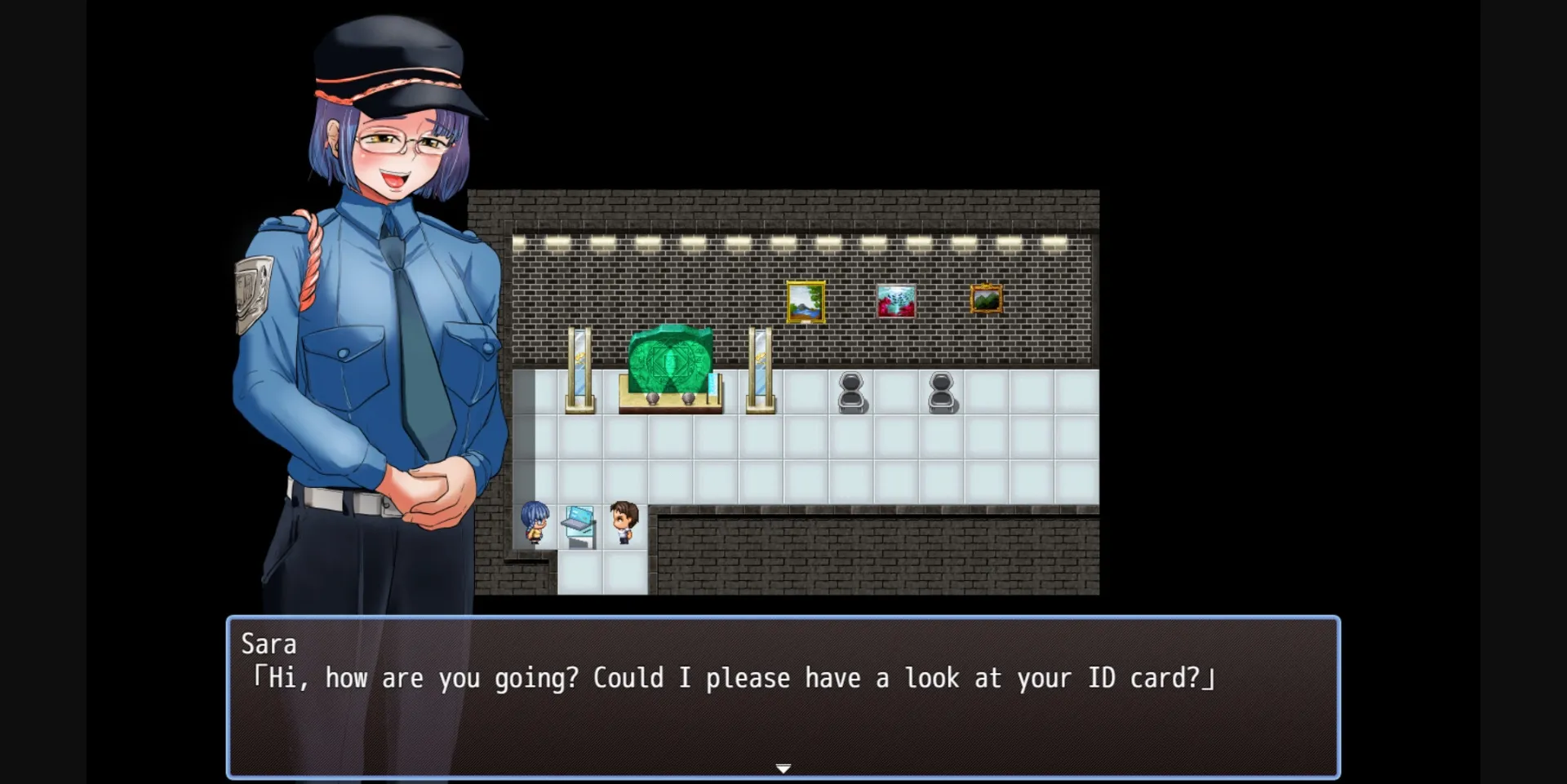Click the left chair against the wall
The image size is (1567, 784).
[852, 392]
